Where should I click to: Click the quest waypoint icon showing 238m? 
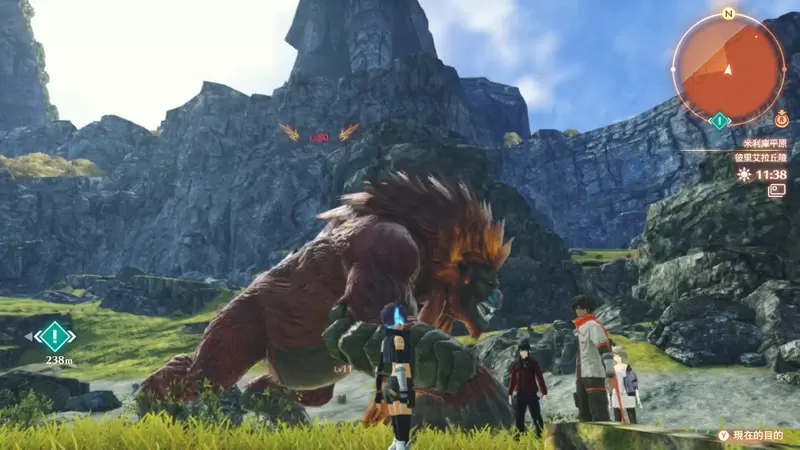(x=54, y=335)
